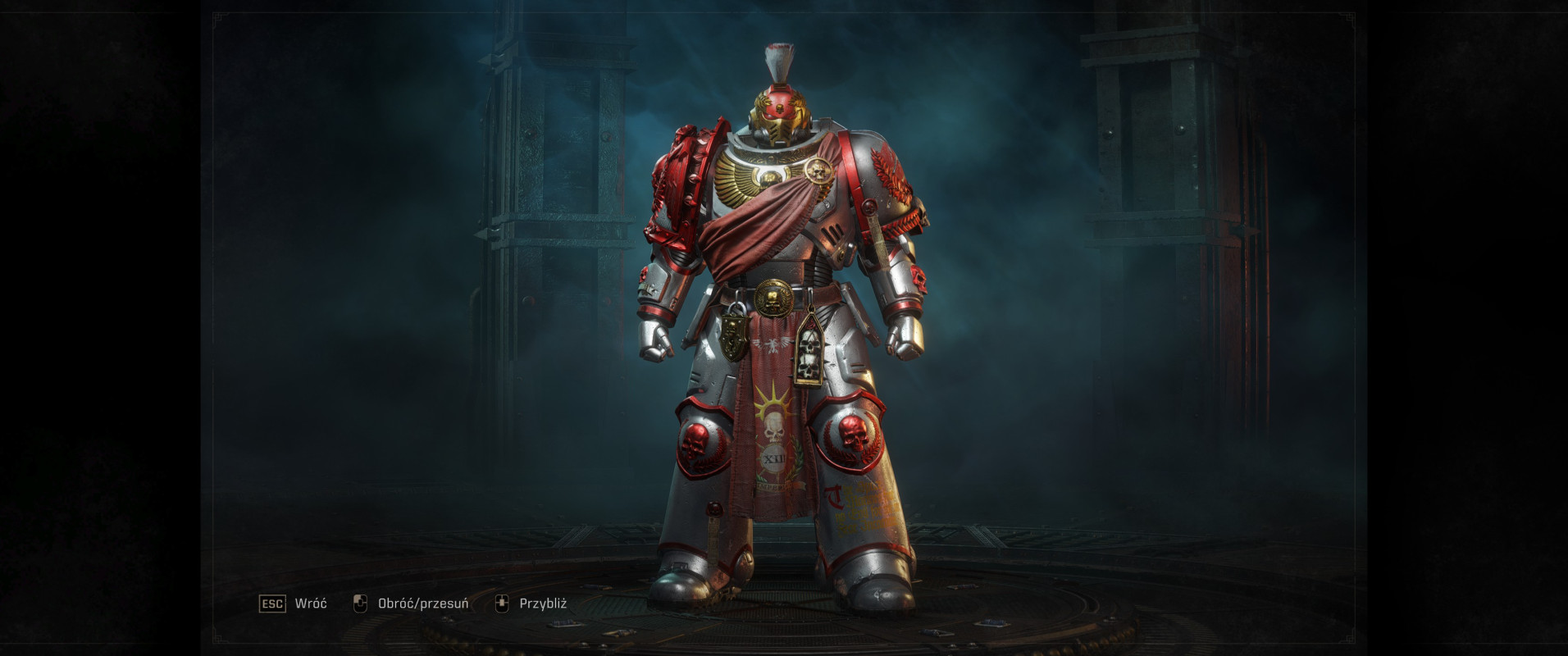Click the middle mouse button icon for Przybliż

pyautogui.click(x=503, y=604)
